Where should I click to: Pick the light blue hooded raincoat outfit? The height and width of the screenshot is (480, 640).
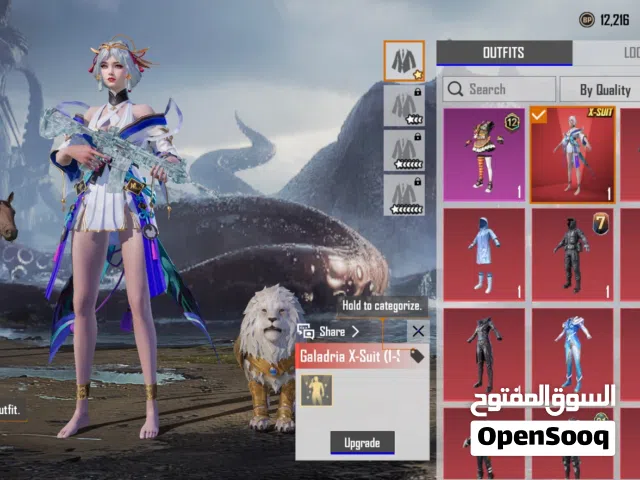484,254
